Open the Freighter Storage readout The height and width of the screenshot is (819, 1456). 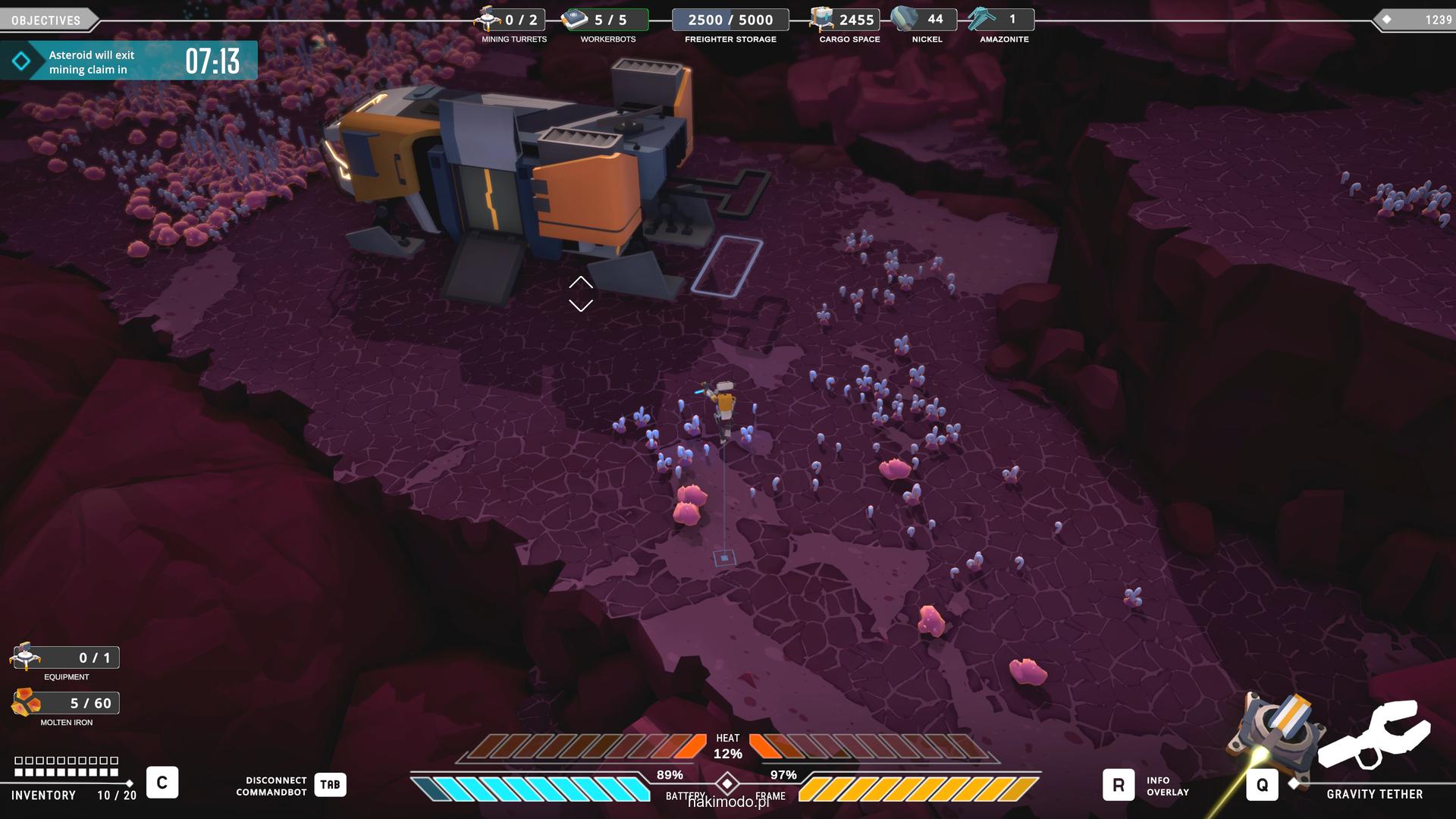pyautogui.click(x=730, y=20)
